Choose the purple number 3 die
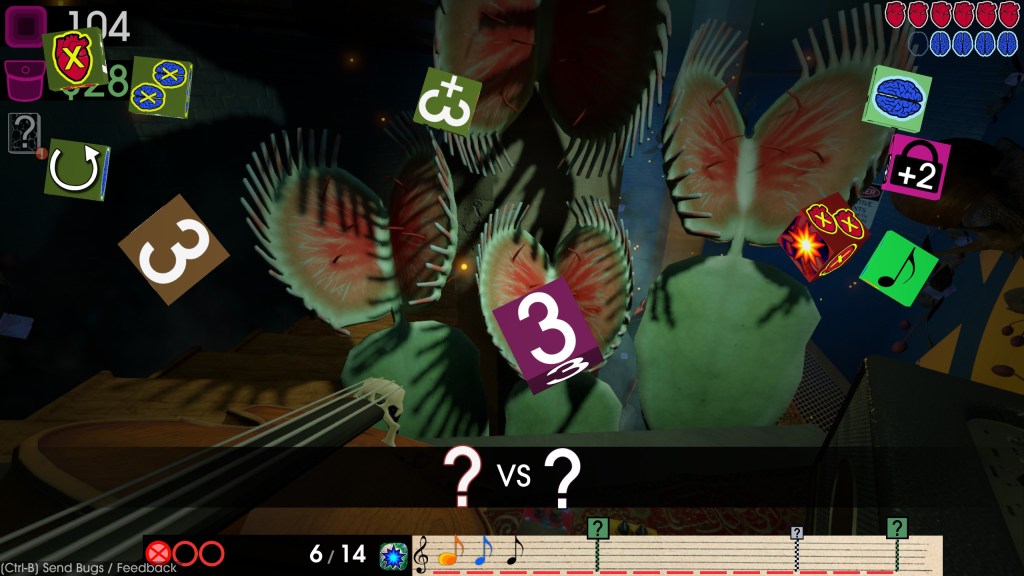The width and height of the screenshot is (1024, 576). (x=548, y=335)
